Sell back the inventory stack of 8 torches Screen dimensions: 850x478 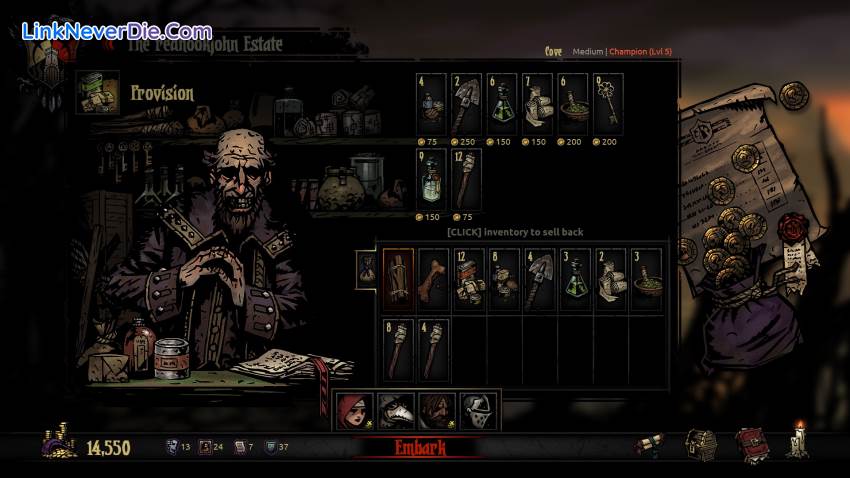(x=398, y=345)
